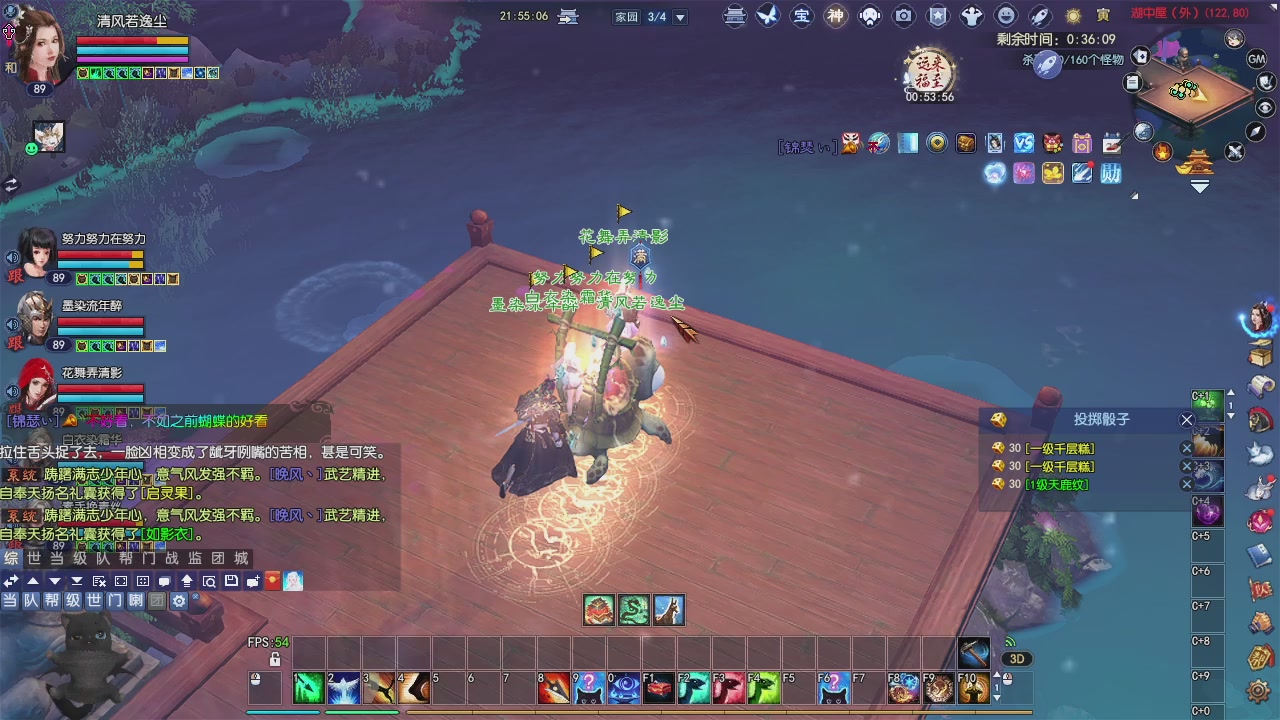Open the screenshot camera icon in the top bar
Screen dimensions: 1280x720
(x=903, y=16)
